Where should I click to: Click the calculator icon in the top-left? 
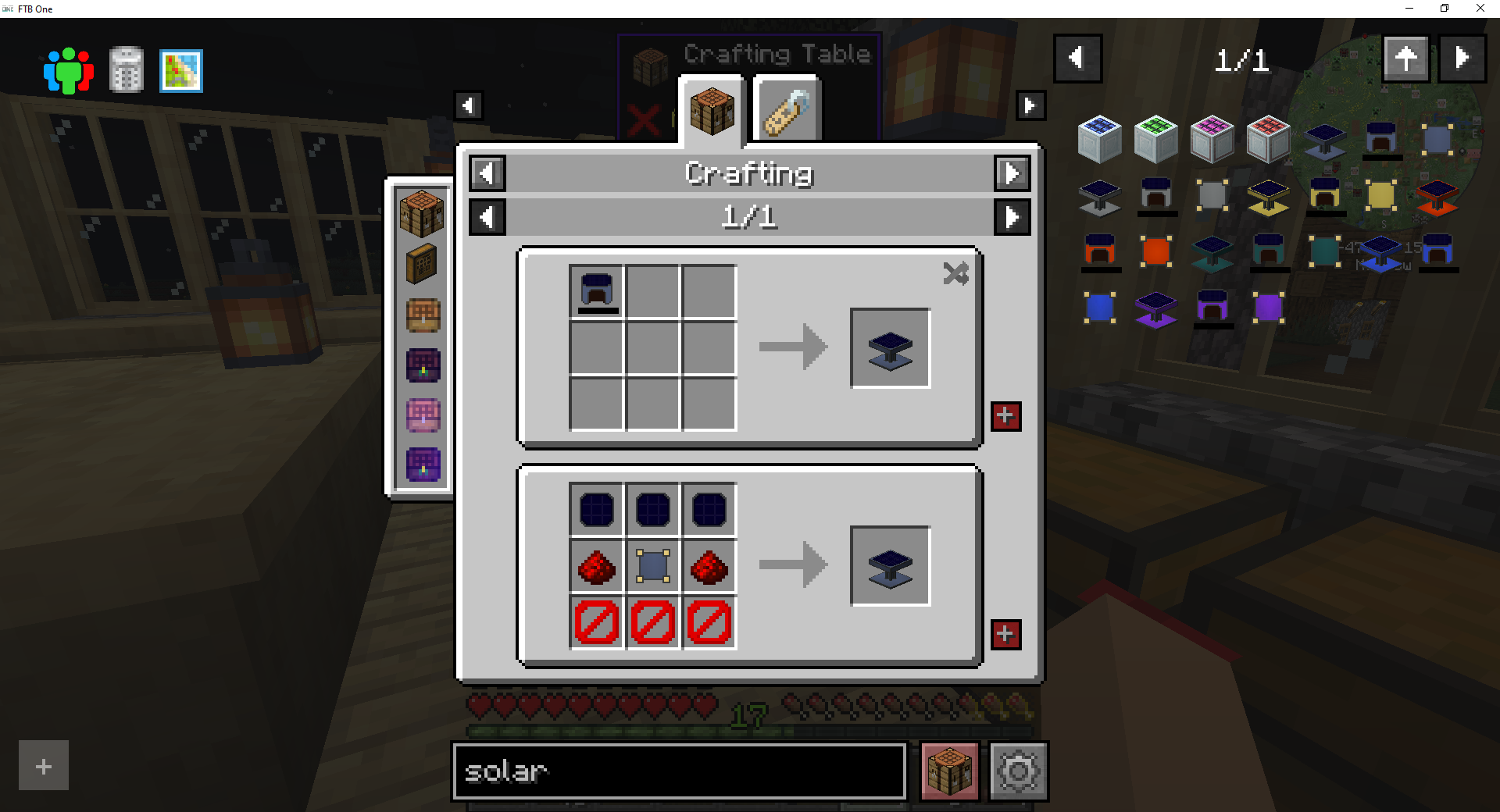pyautogui.click(x=125, y=70)
